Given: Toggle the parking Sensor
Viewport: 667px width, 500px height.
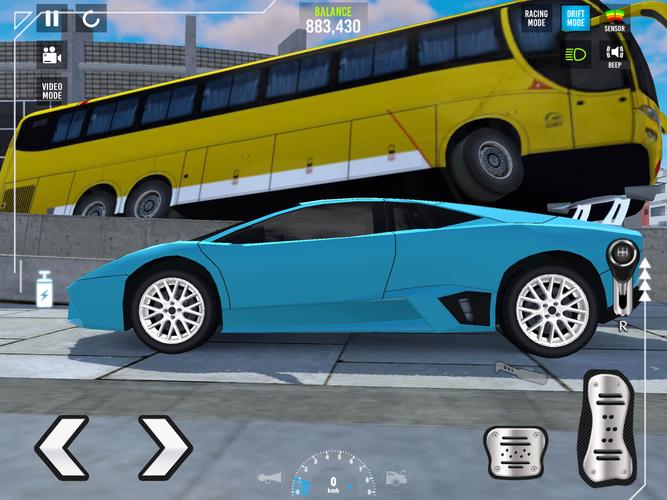Looking at the screenshot, I should pyautogui.click(x=614, y=20).
